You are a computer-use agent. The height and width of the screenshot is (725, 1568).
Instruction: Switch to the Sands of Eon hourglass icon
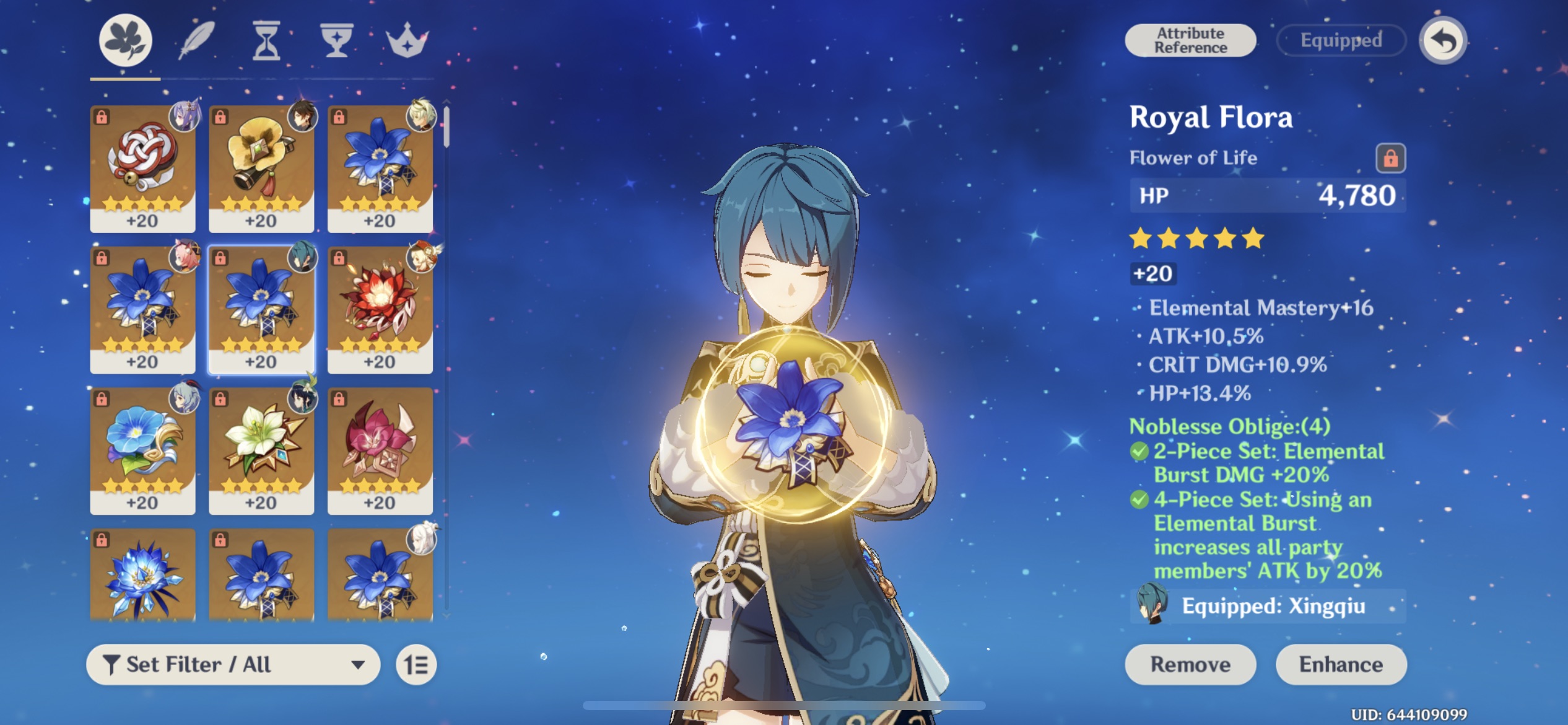[x=265, y=40]
